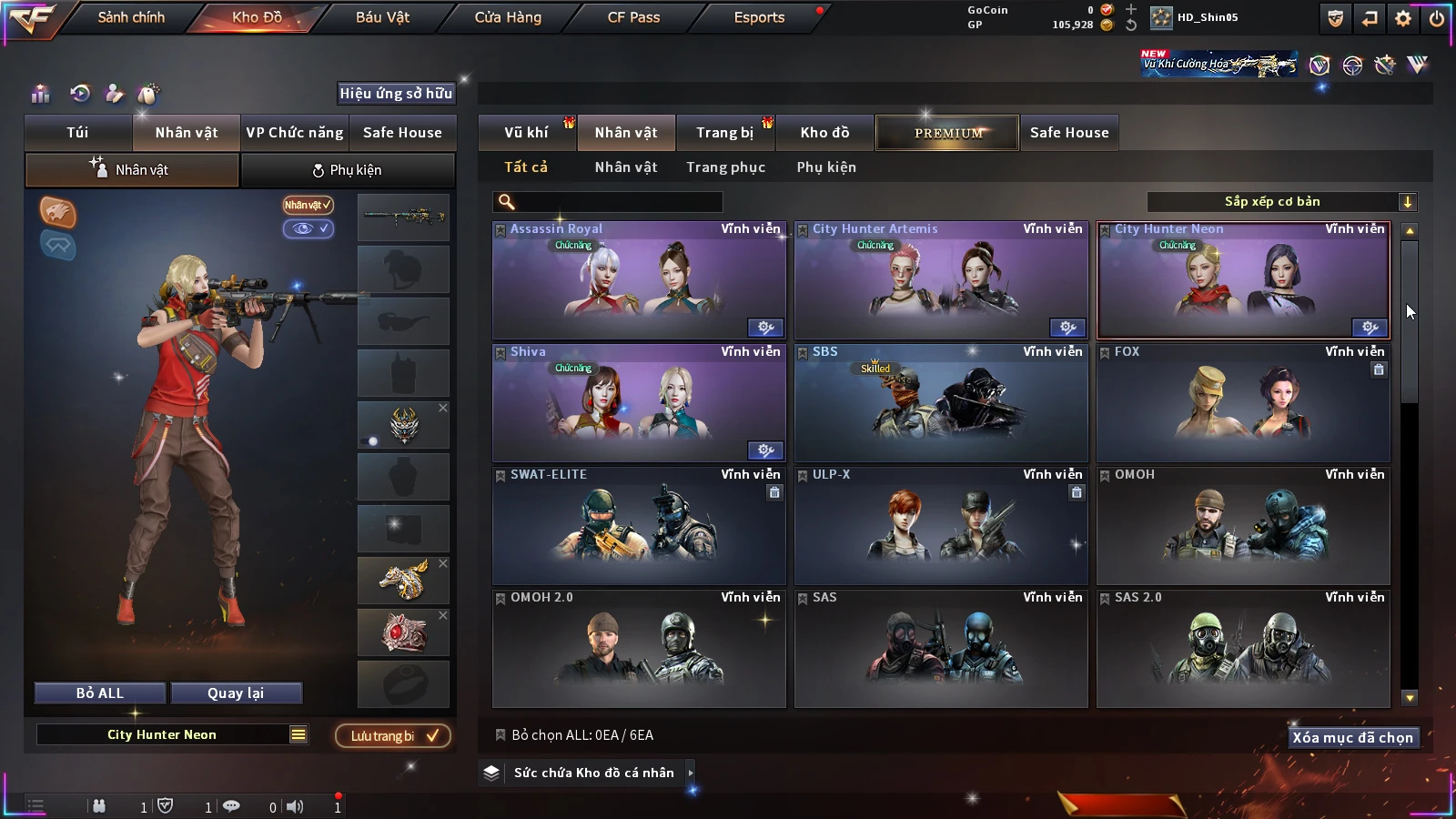Switch to the Cửa Hàng shop tab
This screenshot has height=819, width=1456.
(508, 17)
